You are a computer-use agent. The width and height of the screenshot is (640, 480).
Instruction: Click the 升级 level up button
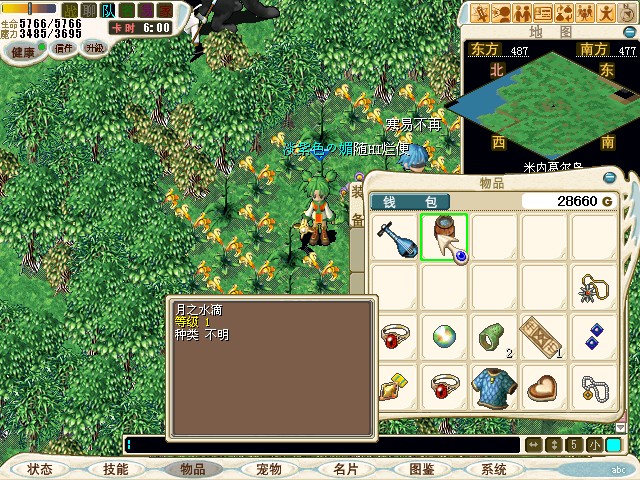pos(94,48)
